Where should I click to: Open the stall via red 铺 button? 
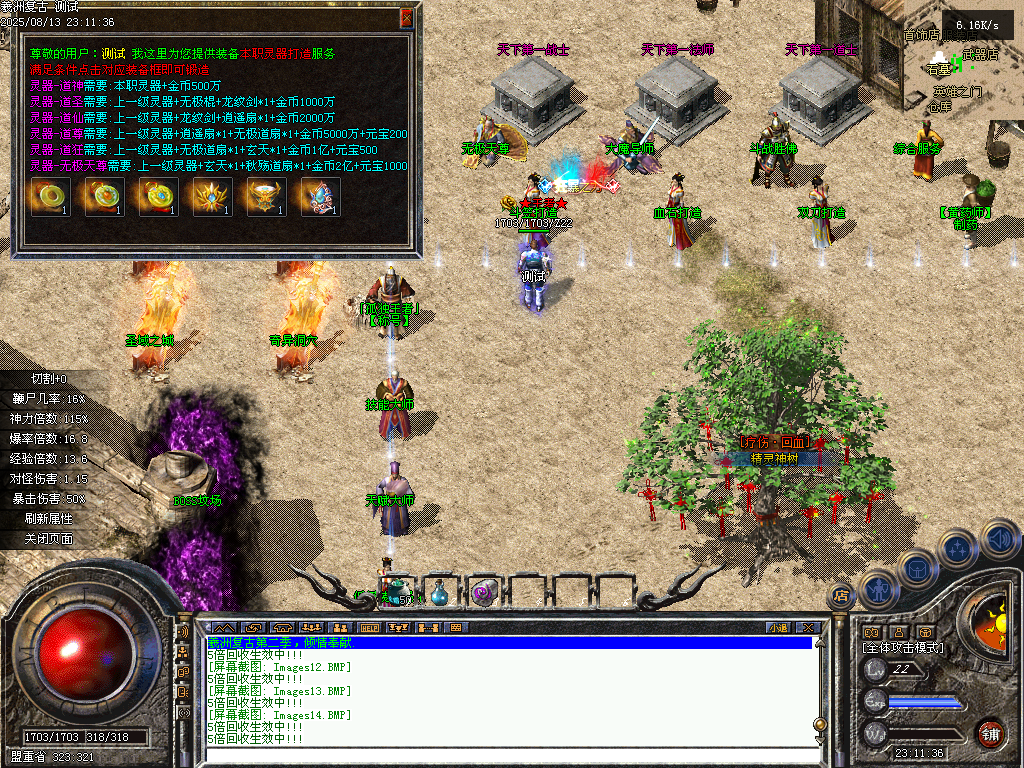click(x=990, y=734)
